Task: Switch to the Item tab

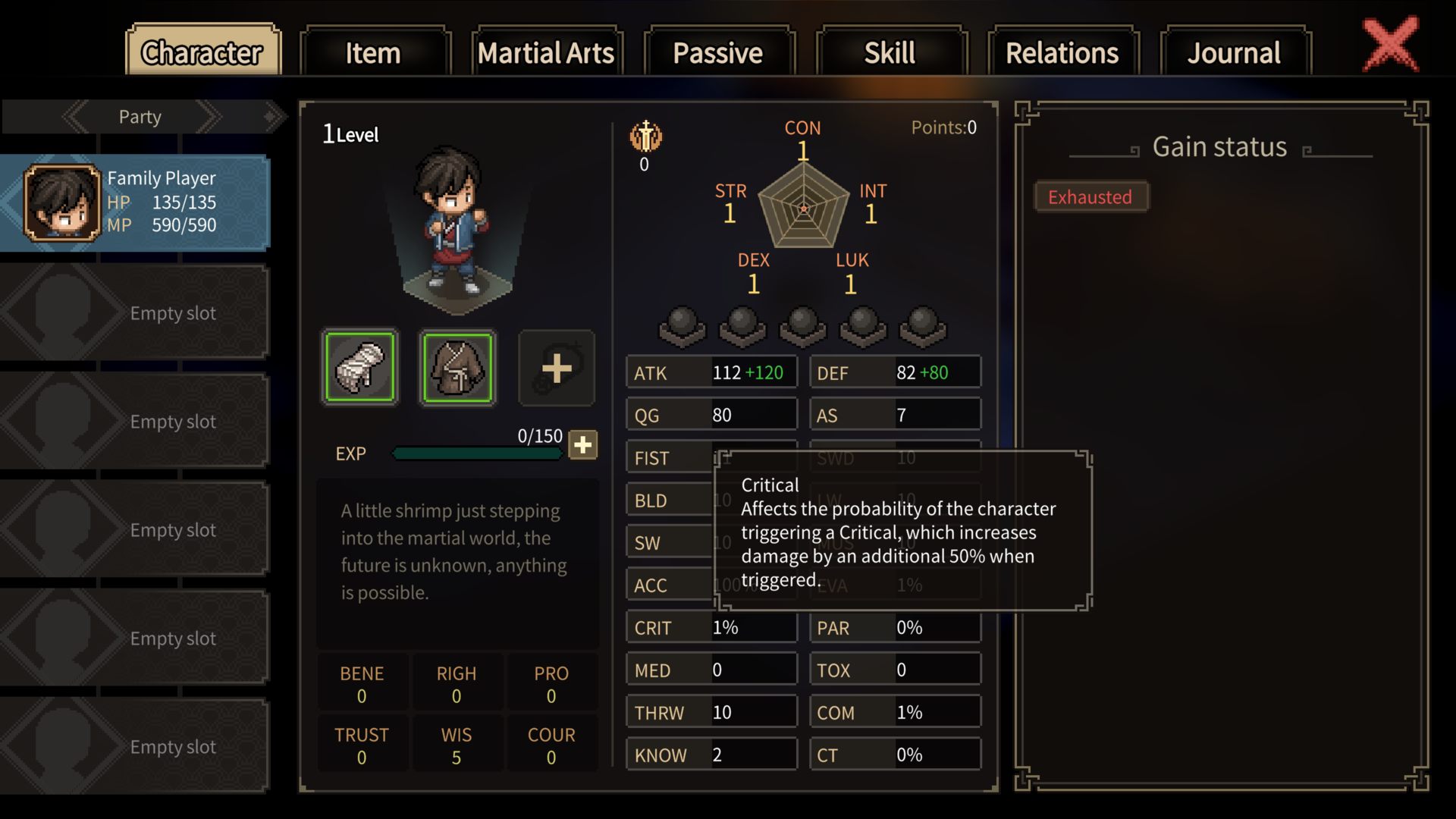Action: 375,52
